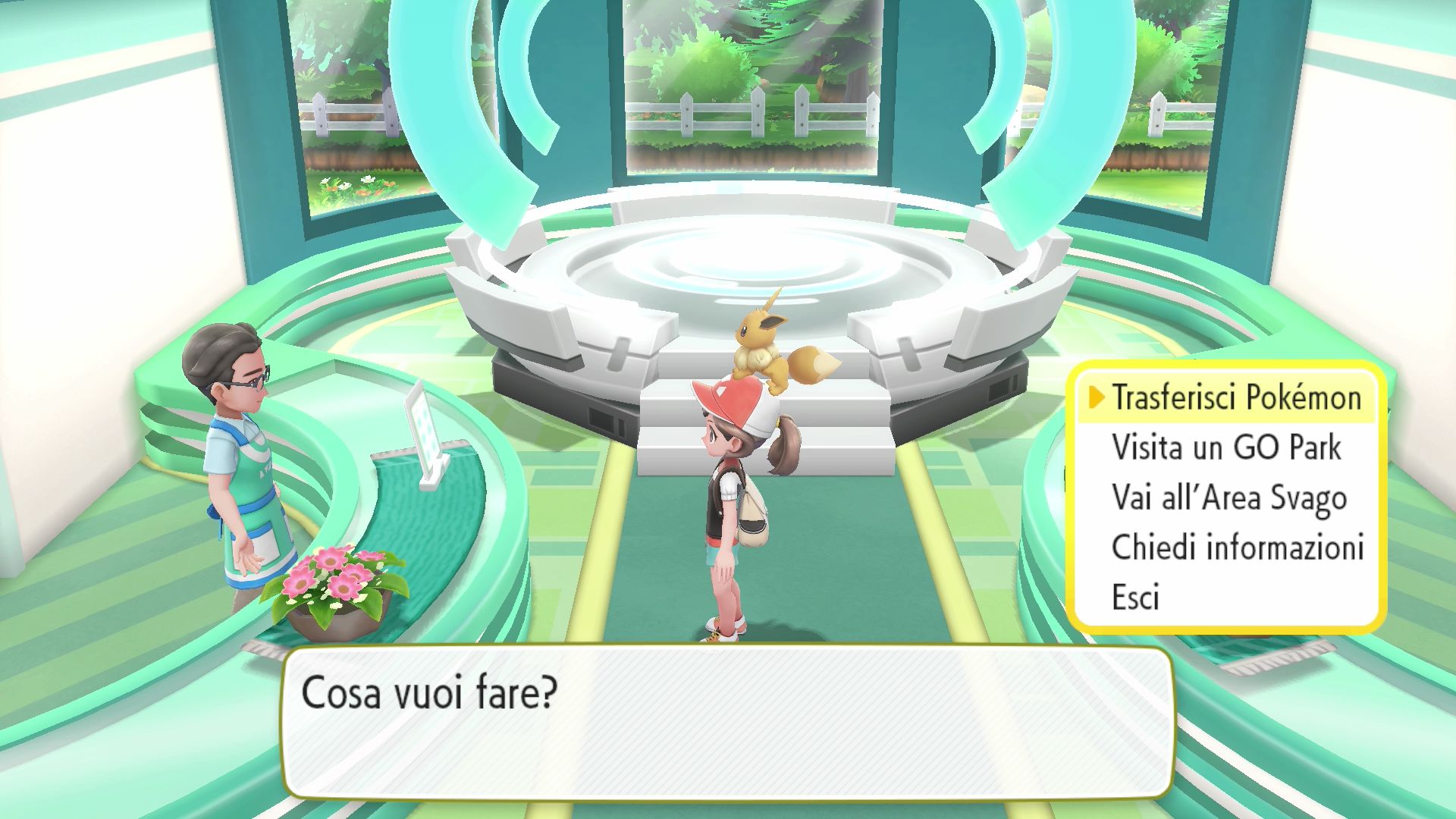Advance the 'Cosa vuoi fare?' dialogue box
1456x819 pixels.
click(x=726, y=722)
